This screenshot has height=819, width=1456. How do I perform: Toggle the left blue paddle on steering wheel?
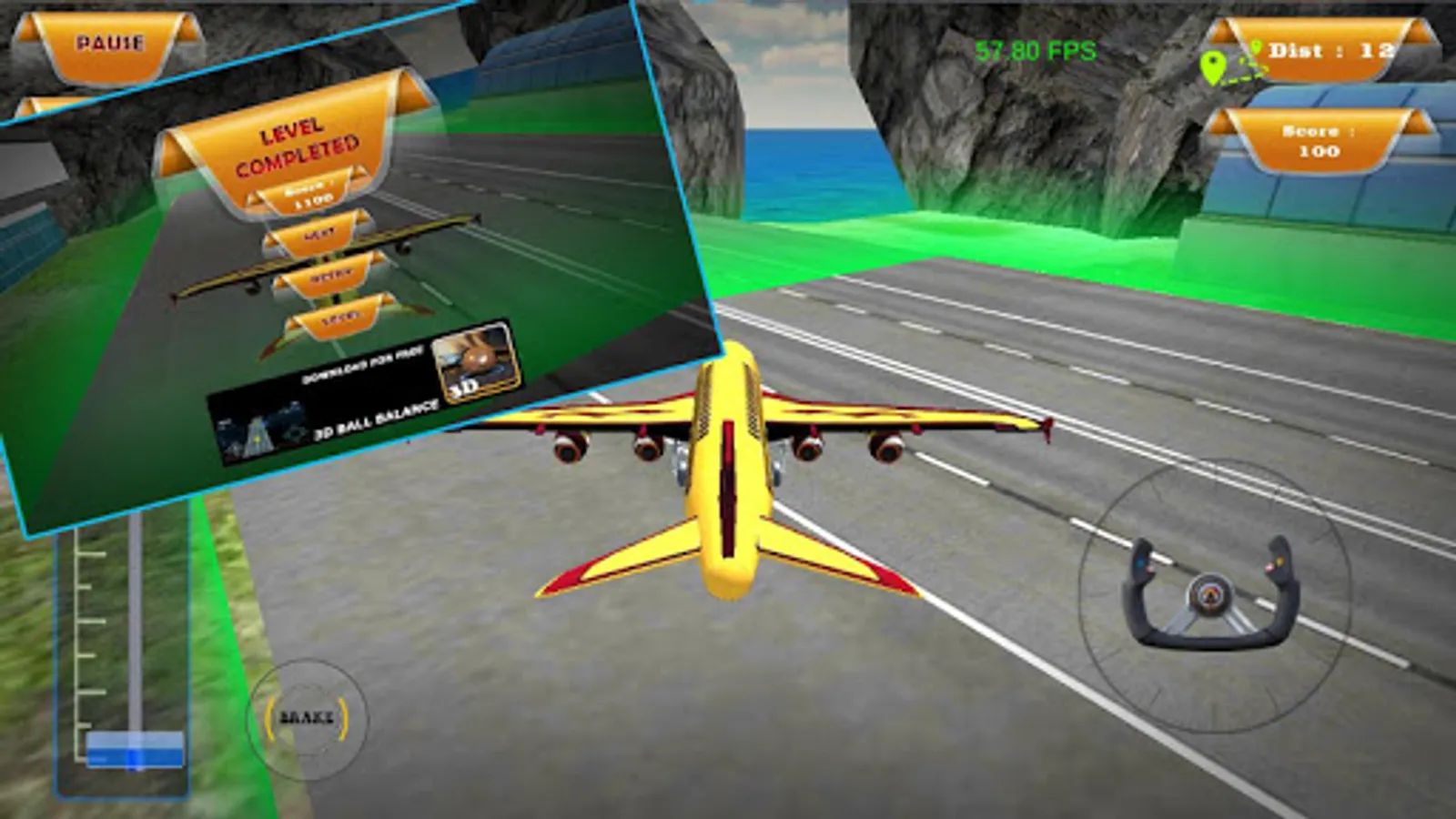1140,562
